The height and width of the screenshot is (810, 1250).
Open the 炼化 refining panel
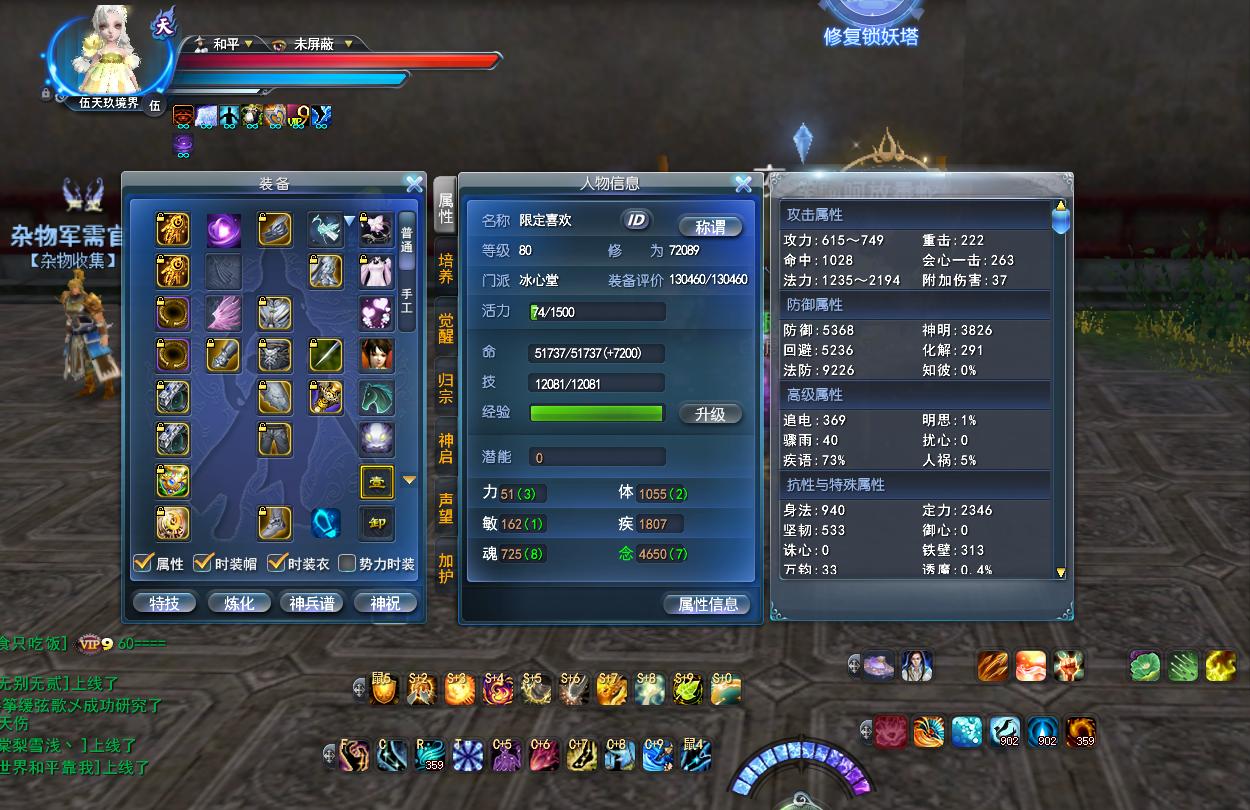[x=238, y=603]
